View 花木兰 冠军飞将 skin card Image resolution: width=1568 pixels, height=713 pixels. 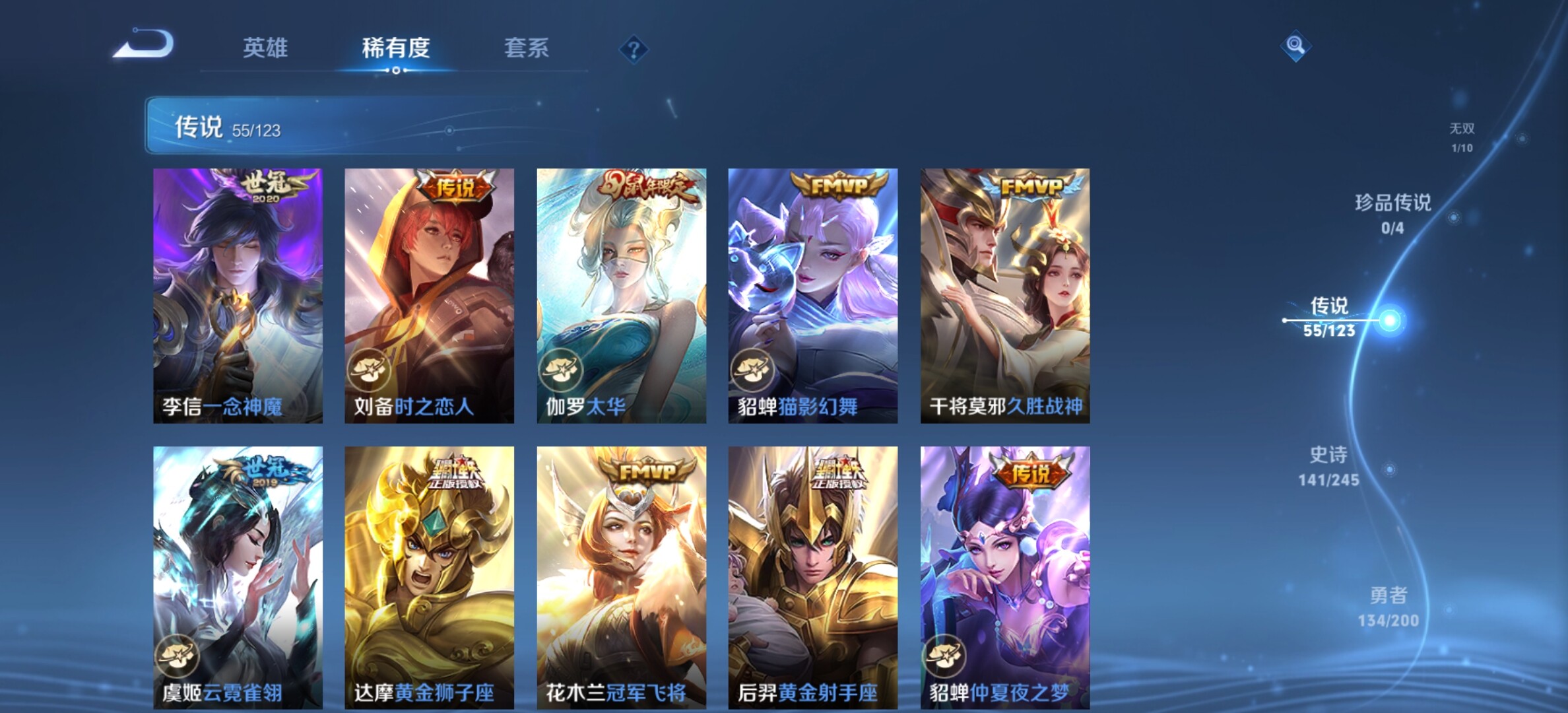click(621, 577)
